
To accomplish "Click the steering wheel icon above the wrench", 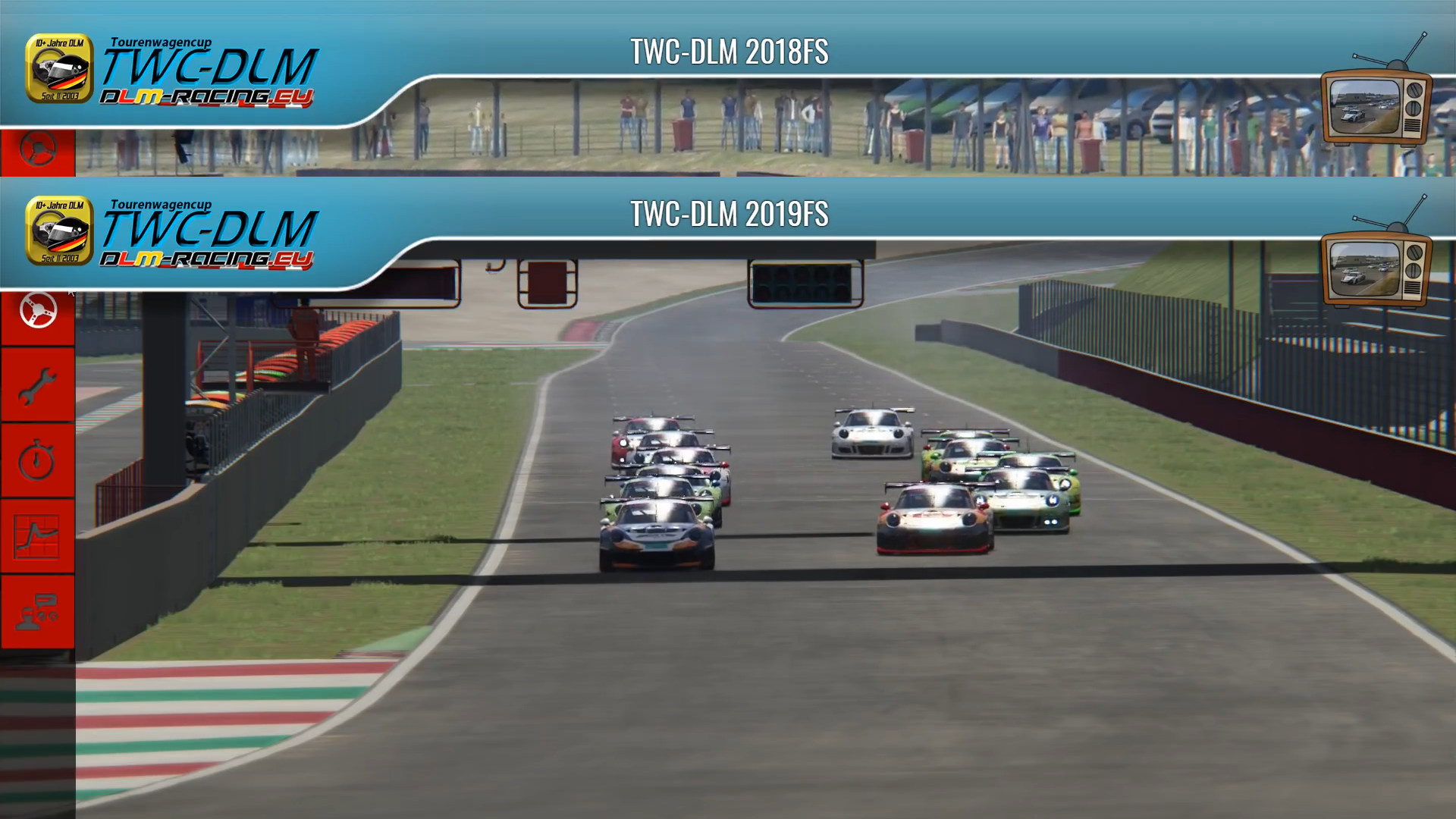I will (x=37, y=311).
